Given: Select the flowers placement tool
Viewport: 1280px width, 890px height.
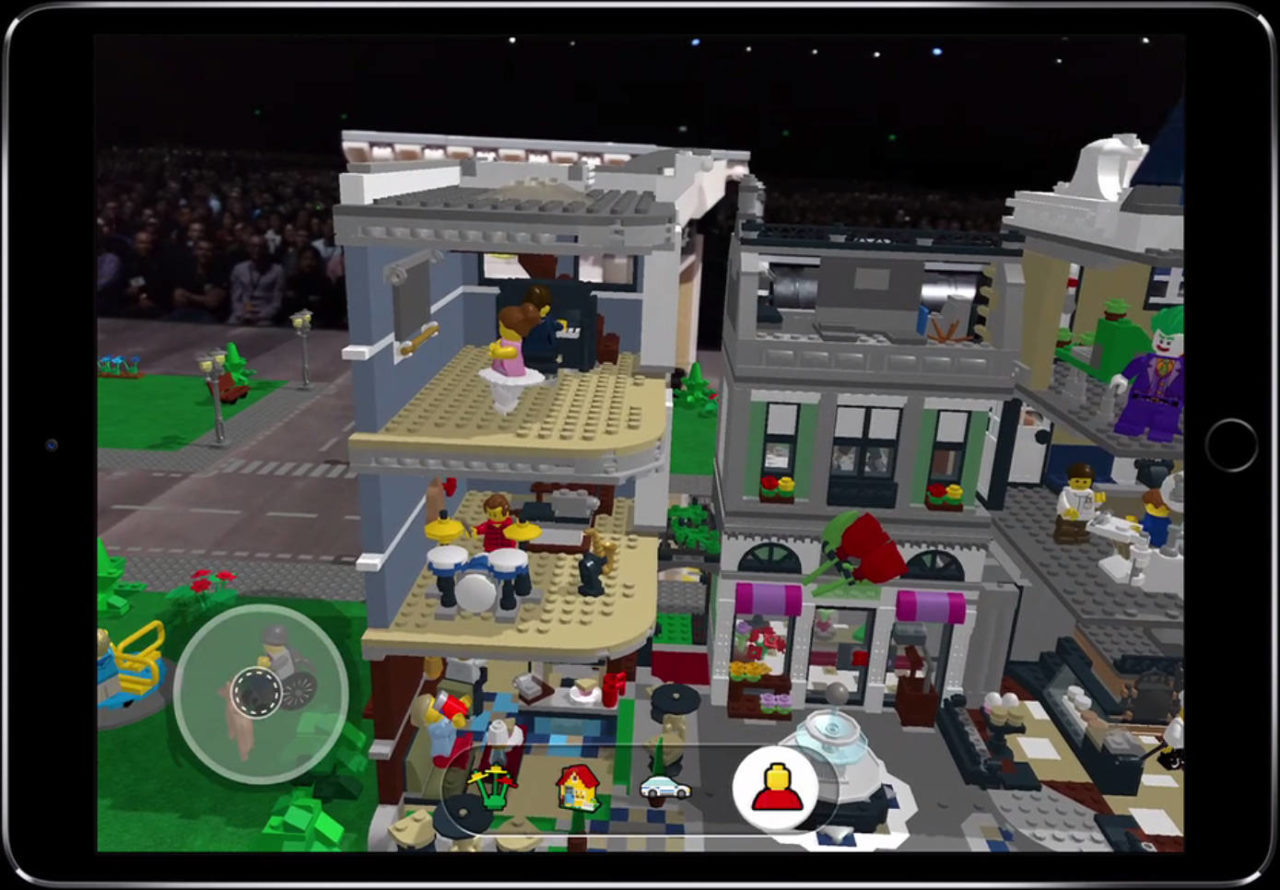Looking at the screenshot, I should (484, 788).
